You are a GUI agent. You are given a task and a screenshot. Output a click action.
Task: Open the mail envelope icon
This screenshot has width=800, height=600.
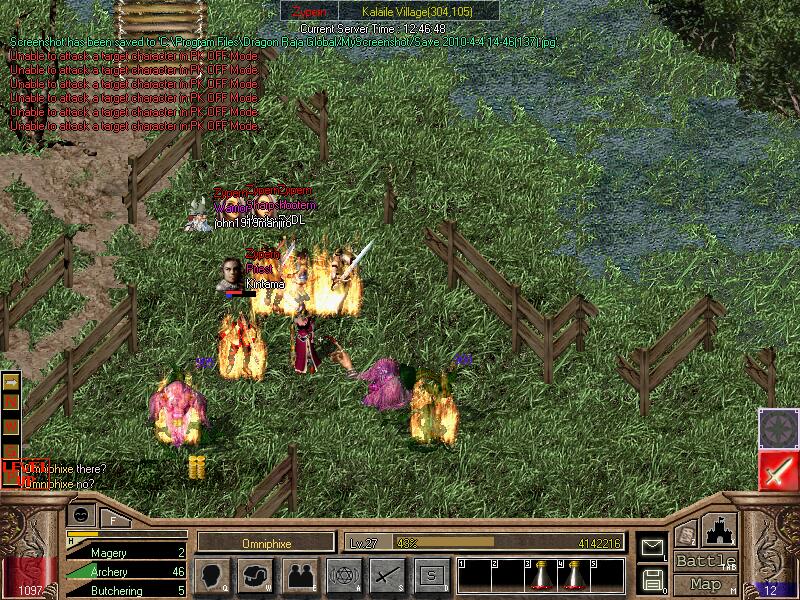tap(652, 547)
